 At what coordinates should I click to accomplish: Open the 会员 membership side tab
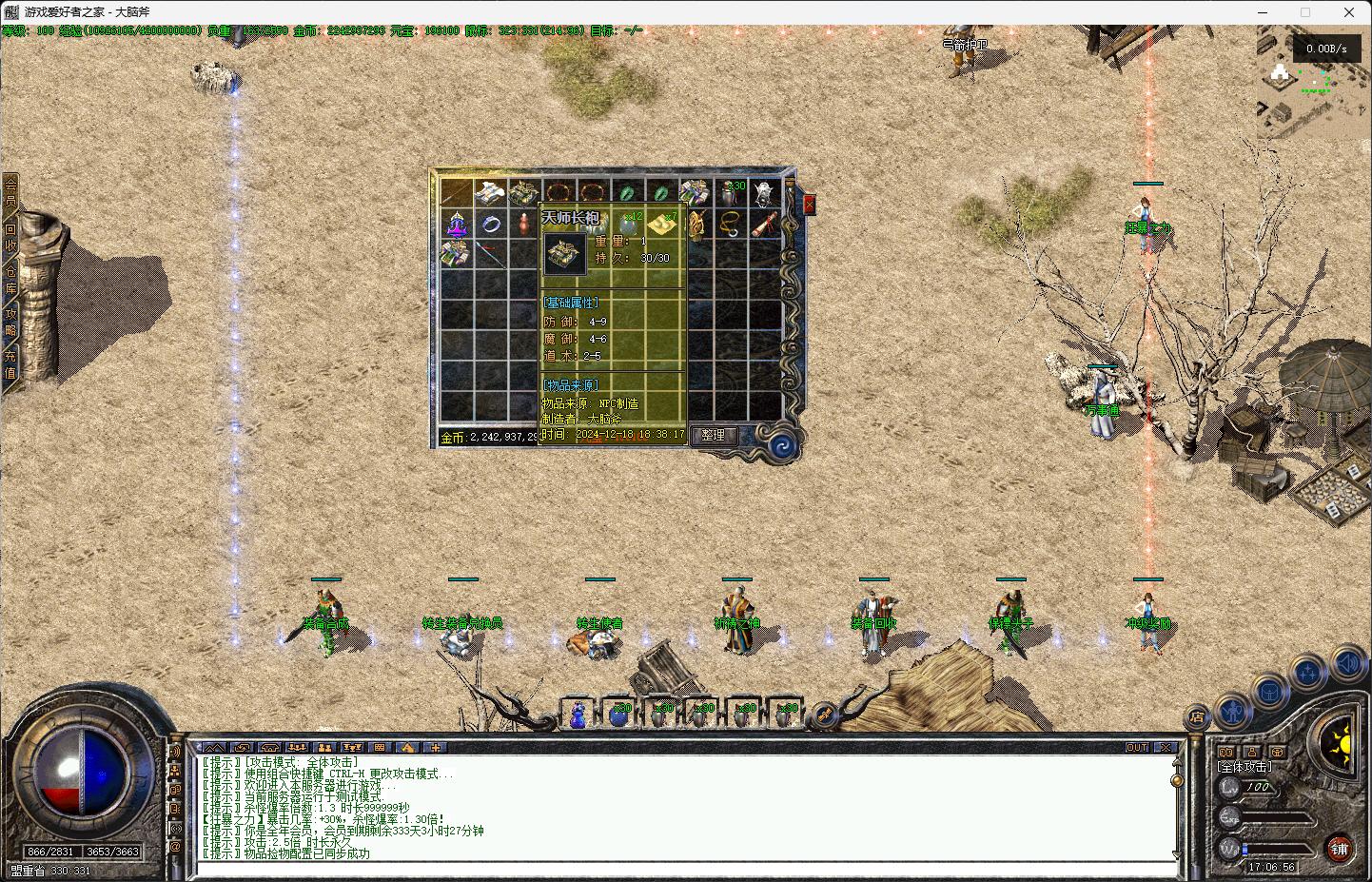[x=10, y=192]
